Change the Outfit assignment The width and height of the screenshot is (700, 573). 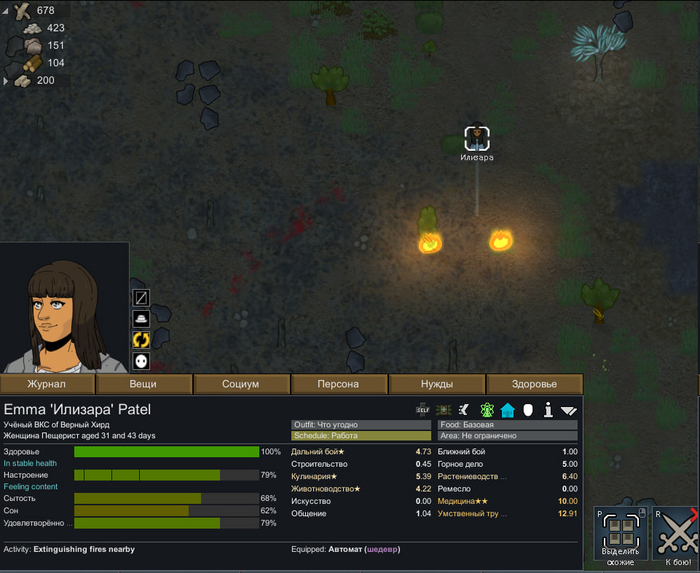click(x=360, y=425)
